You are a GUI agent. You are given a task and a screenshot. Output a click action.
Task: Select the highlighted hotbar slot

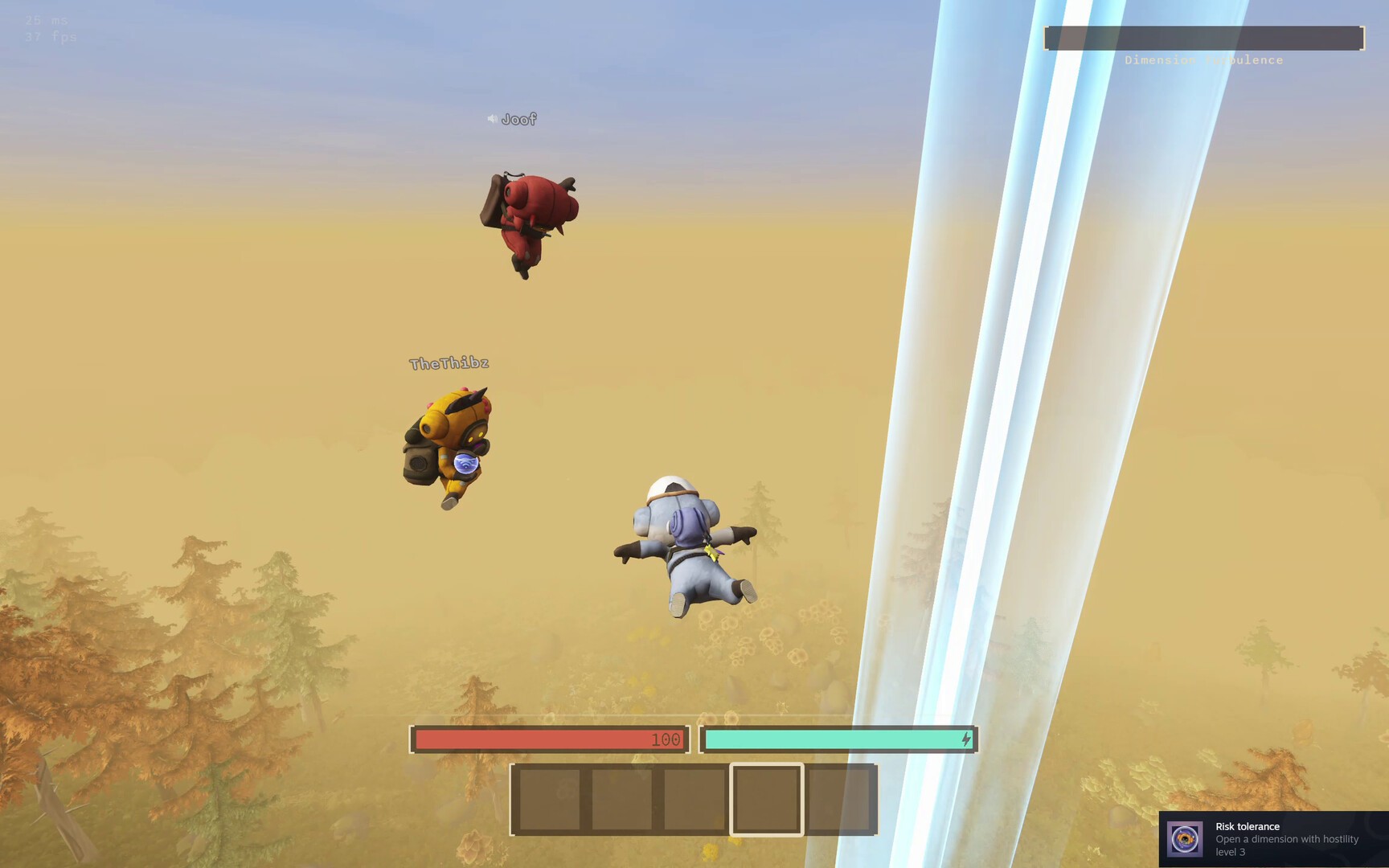tap(766, 799)
